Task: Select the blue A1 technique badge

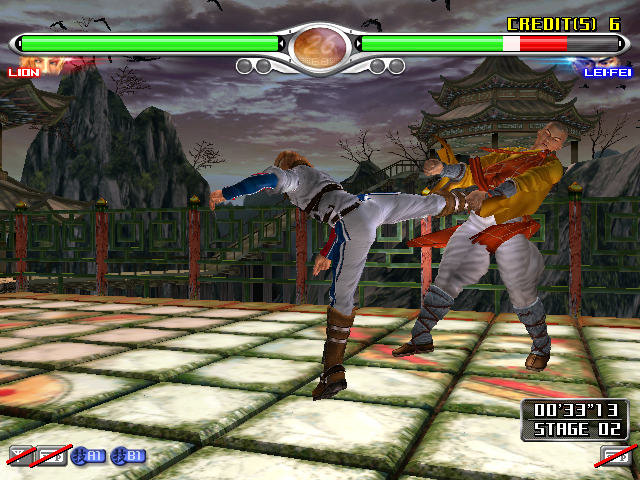Action: pyautogui.click(x=91, y=456)
